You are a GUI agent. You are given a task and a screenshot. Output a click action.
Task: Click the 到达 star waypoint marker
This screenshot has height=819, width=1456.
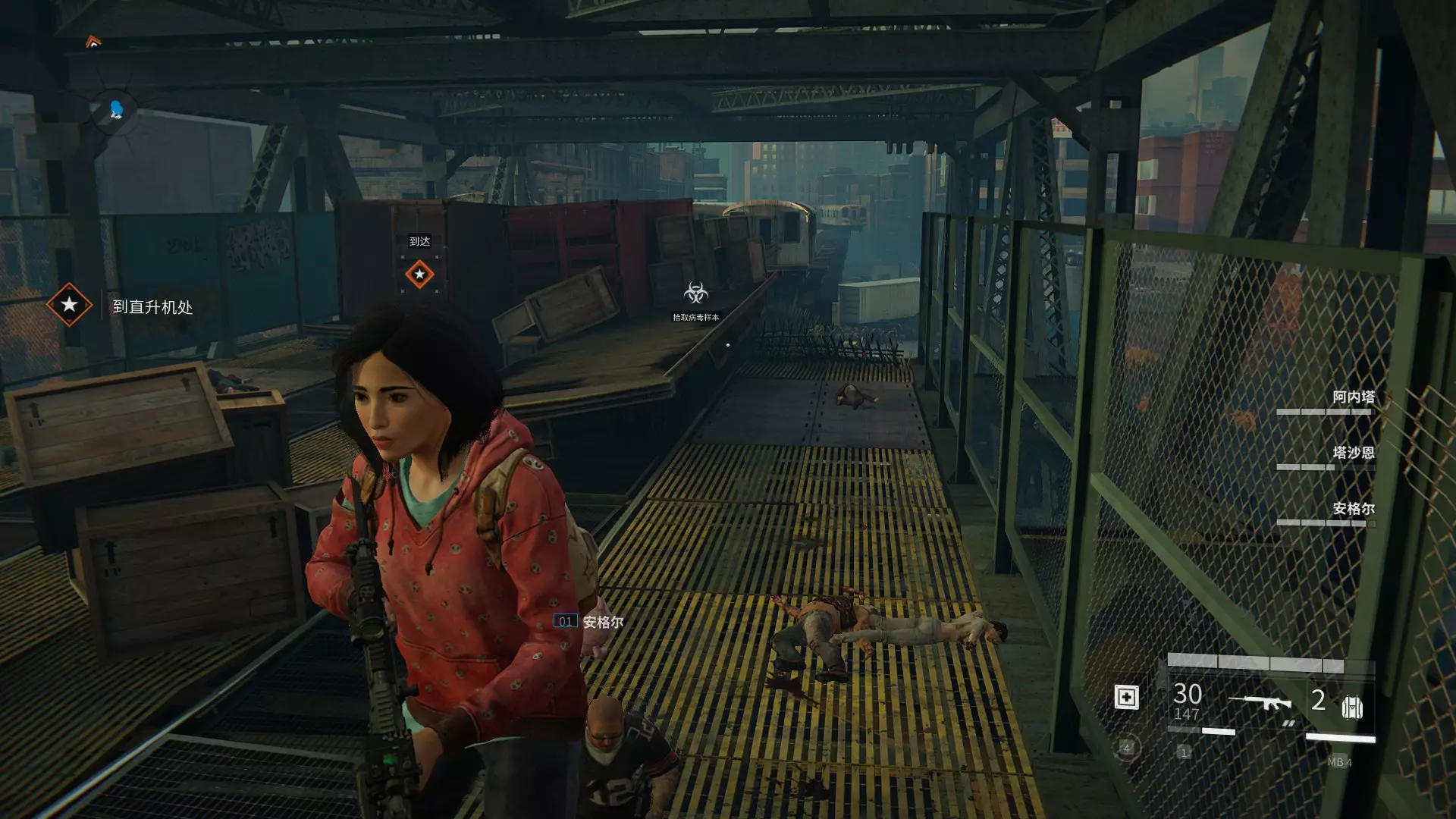(419, 274)
